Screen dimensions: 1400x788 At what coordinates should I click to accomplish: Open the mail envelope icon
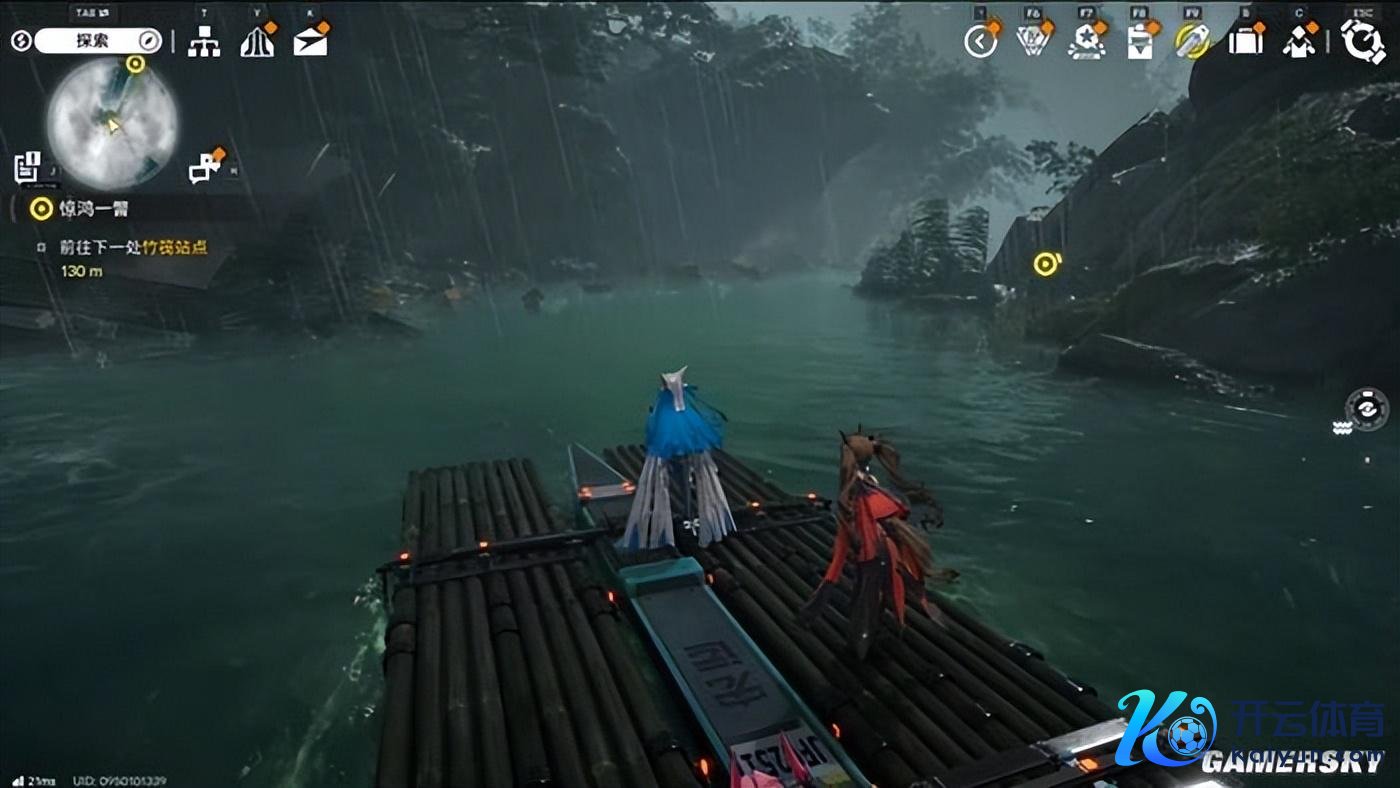coord(310,41)
